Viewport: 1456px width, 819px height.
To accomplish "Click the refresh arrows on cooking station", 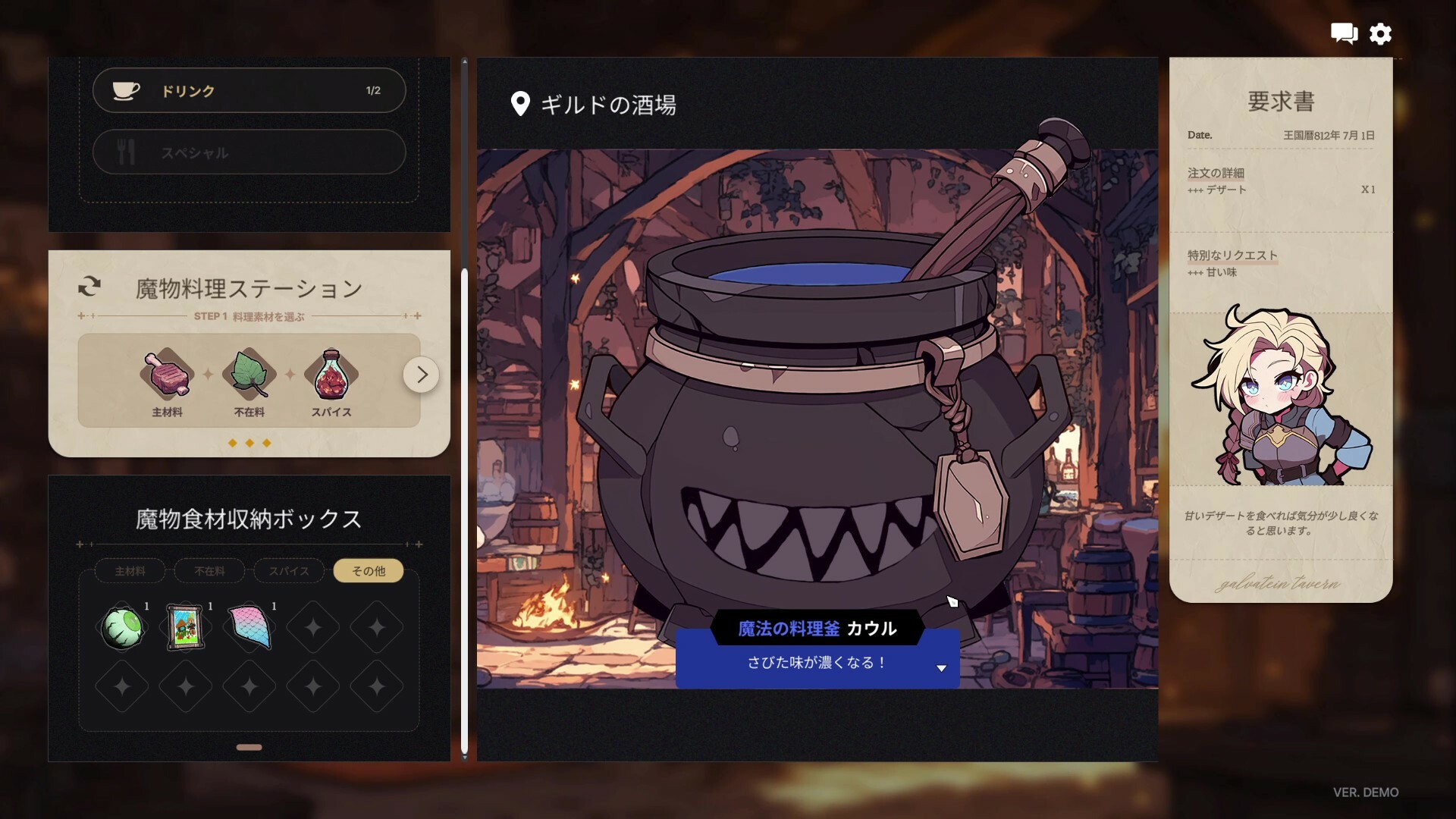I will [89, 287].
